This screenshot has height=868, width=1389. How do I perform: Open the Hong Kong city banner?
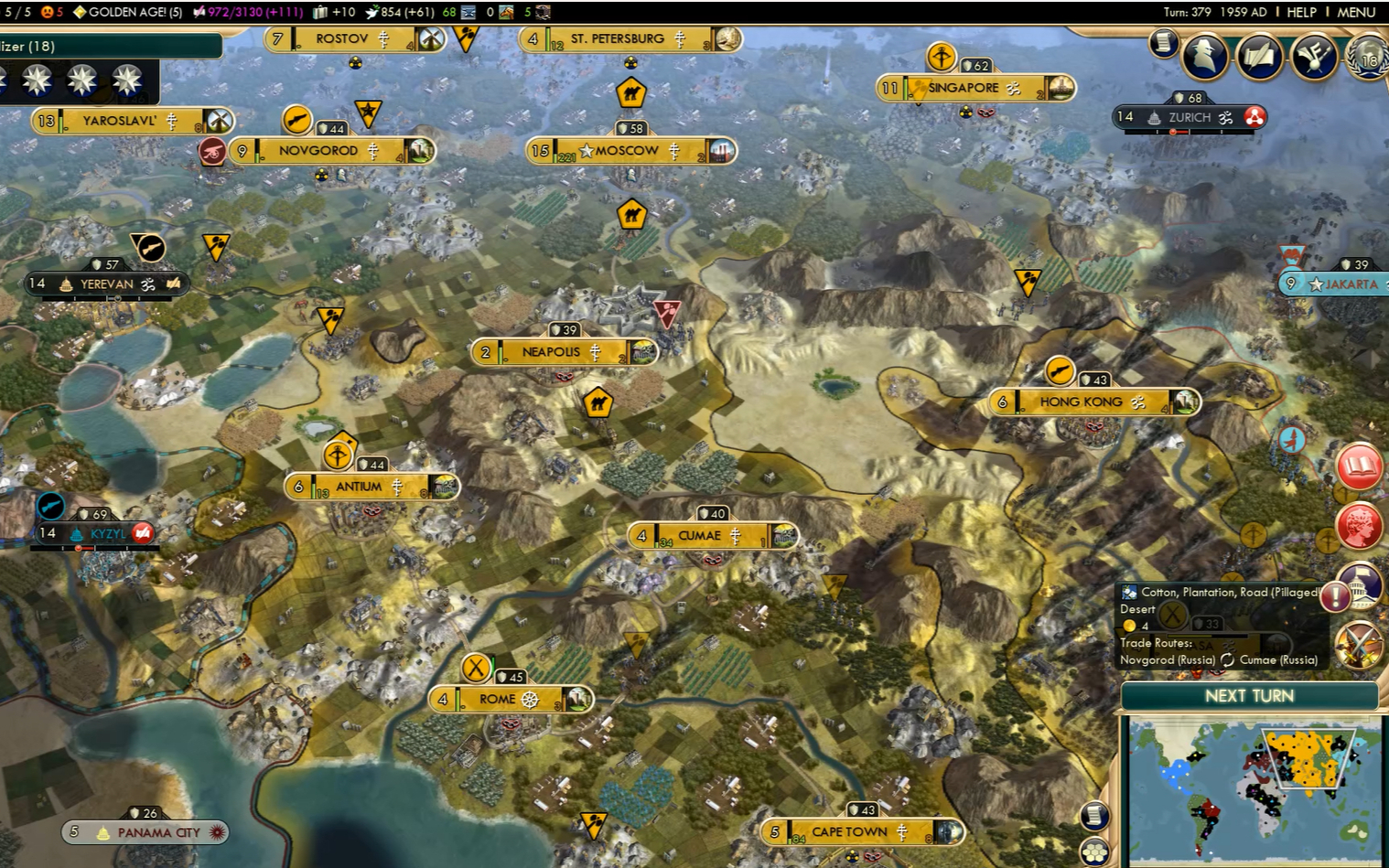click(x=1081, y=402)
